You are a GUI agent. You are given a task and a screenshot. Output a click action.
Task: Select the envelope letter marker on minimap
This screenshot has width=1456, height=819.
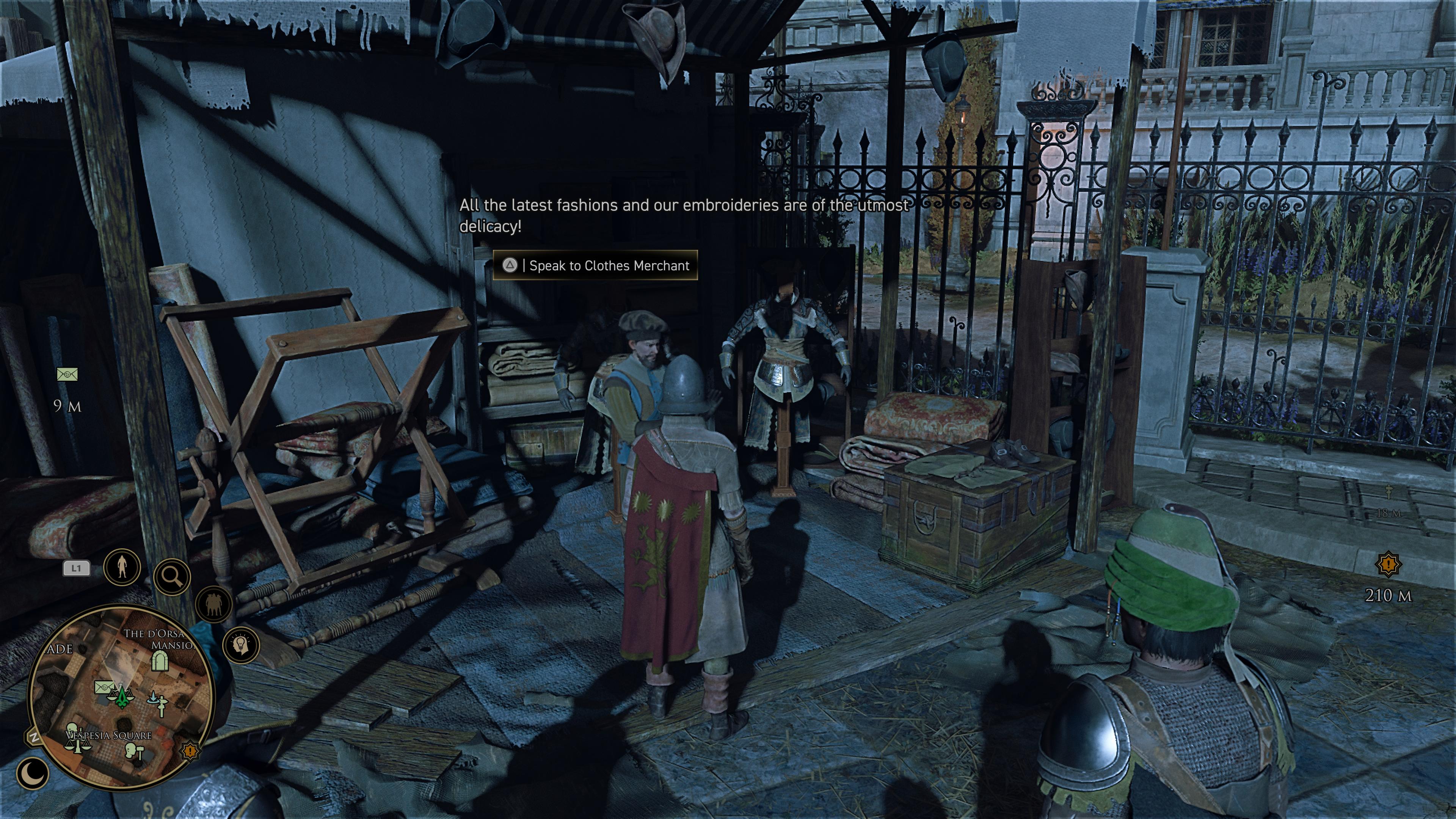[104, 687]
